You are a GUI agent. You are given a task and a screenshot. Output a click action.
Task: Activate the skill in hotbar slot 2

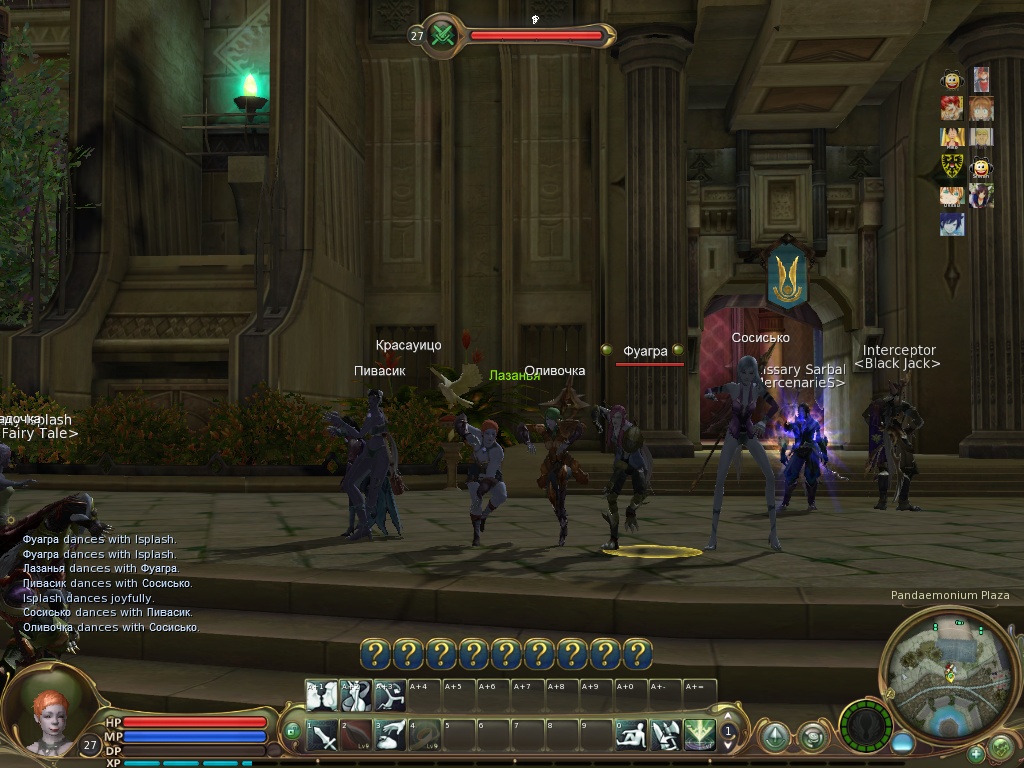[356, 736]
